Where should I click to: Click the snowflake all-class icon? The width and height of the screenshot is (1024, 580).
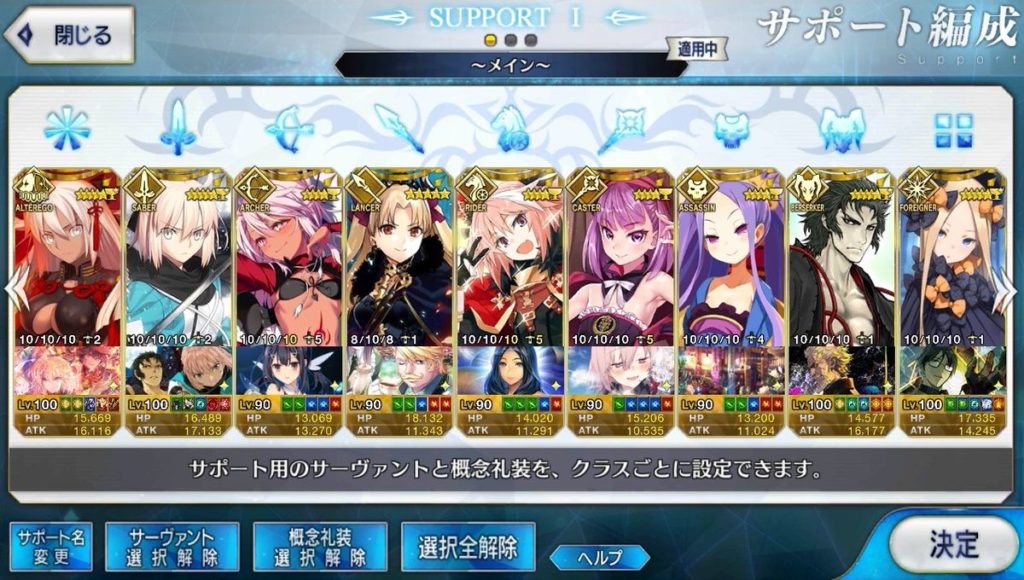point(66,129)
